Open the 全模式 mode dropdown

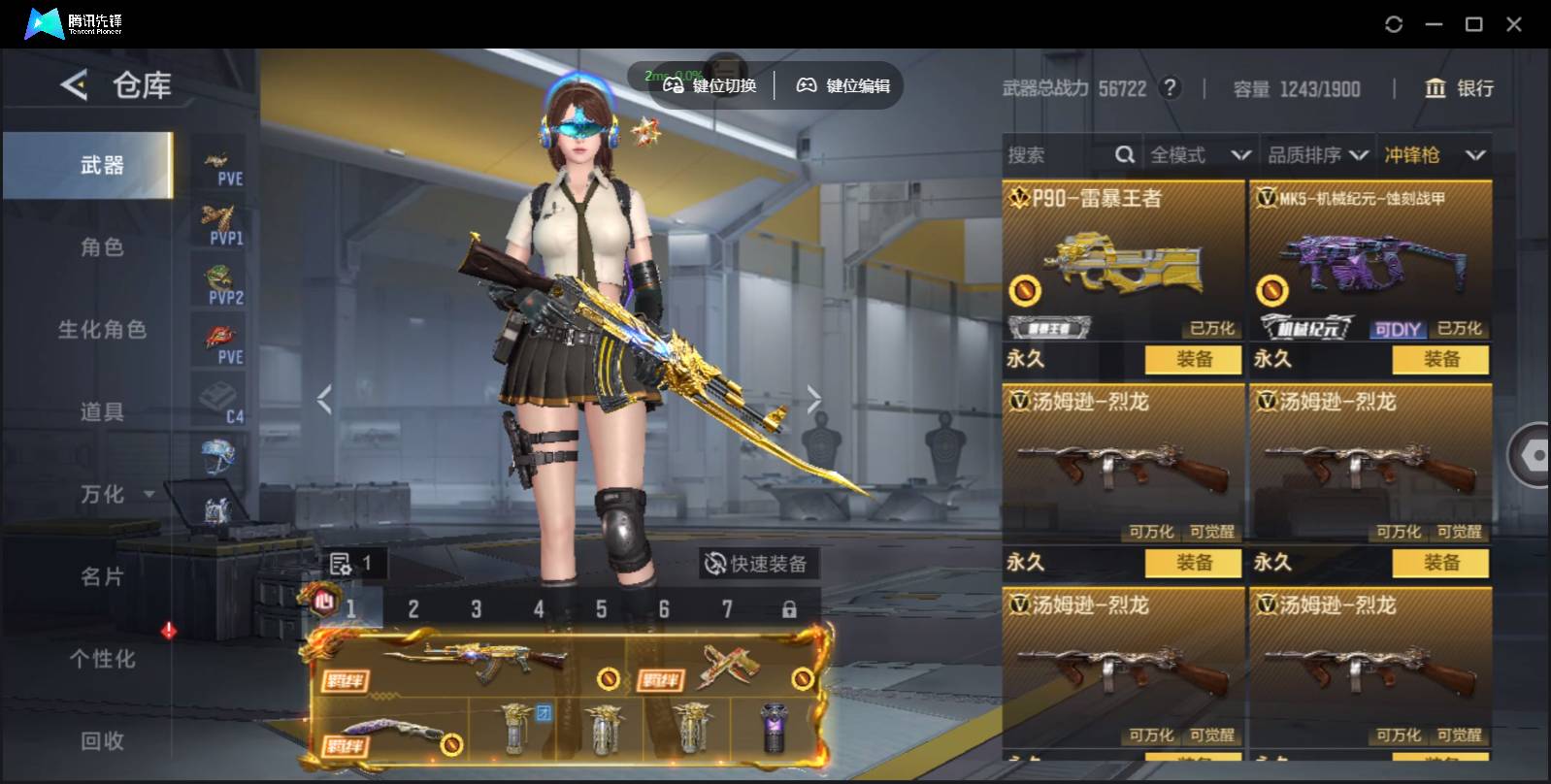point(1200,155)
